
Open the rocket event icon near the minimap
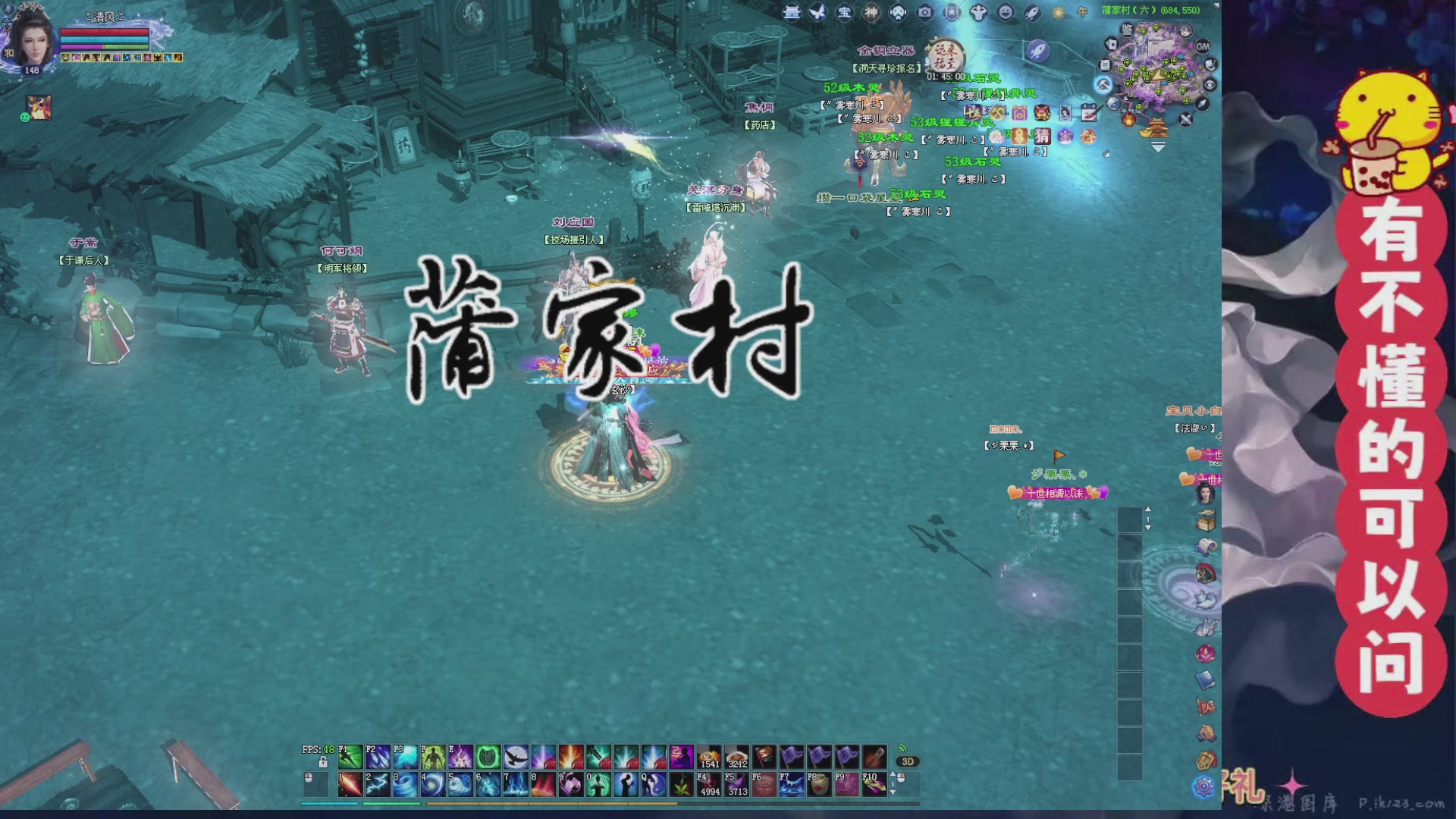coord(1038,51)
